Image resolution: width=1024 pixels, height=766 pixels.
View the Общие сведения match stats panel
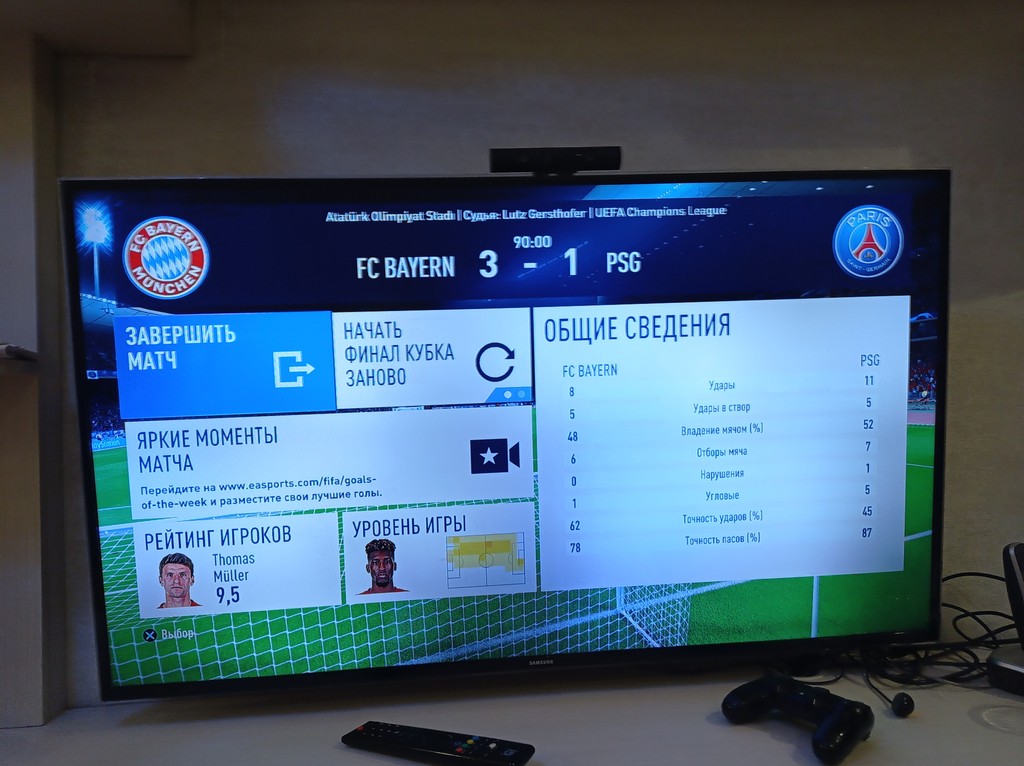point(721,441)
